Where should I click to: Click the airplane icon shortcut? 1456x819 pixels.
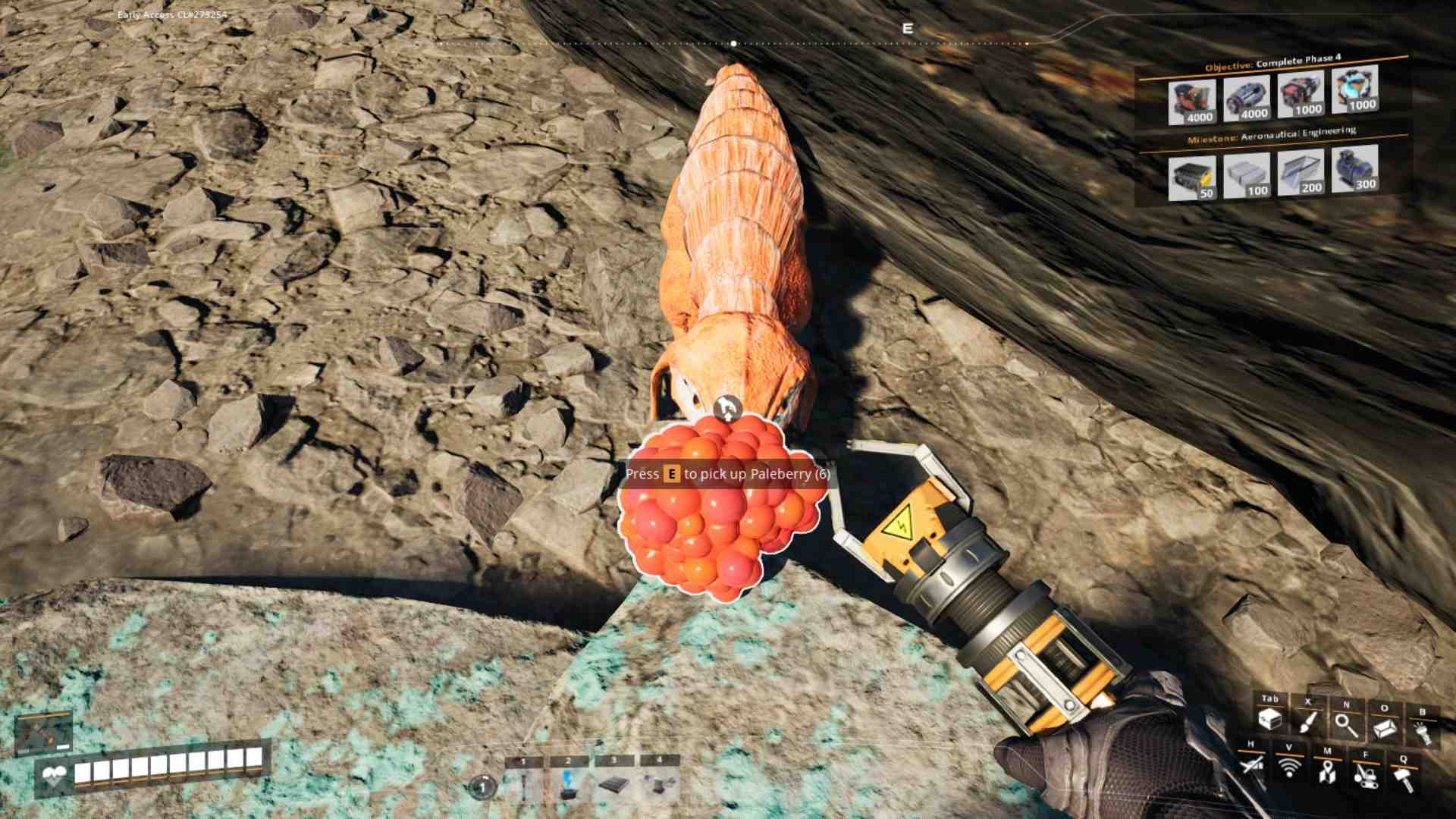click(x=1251, y=765)
